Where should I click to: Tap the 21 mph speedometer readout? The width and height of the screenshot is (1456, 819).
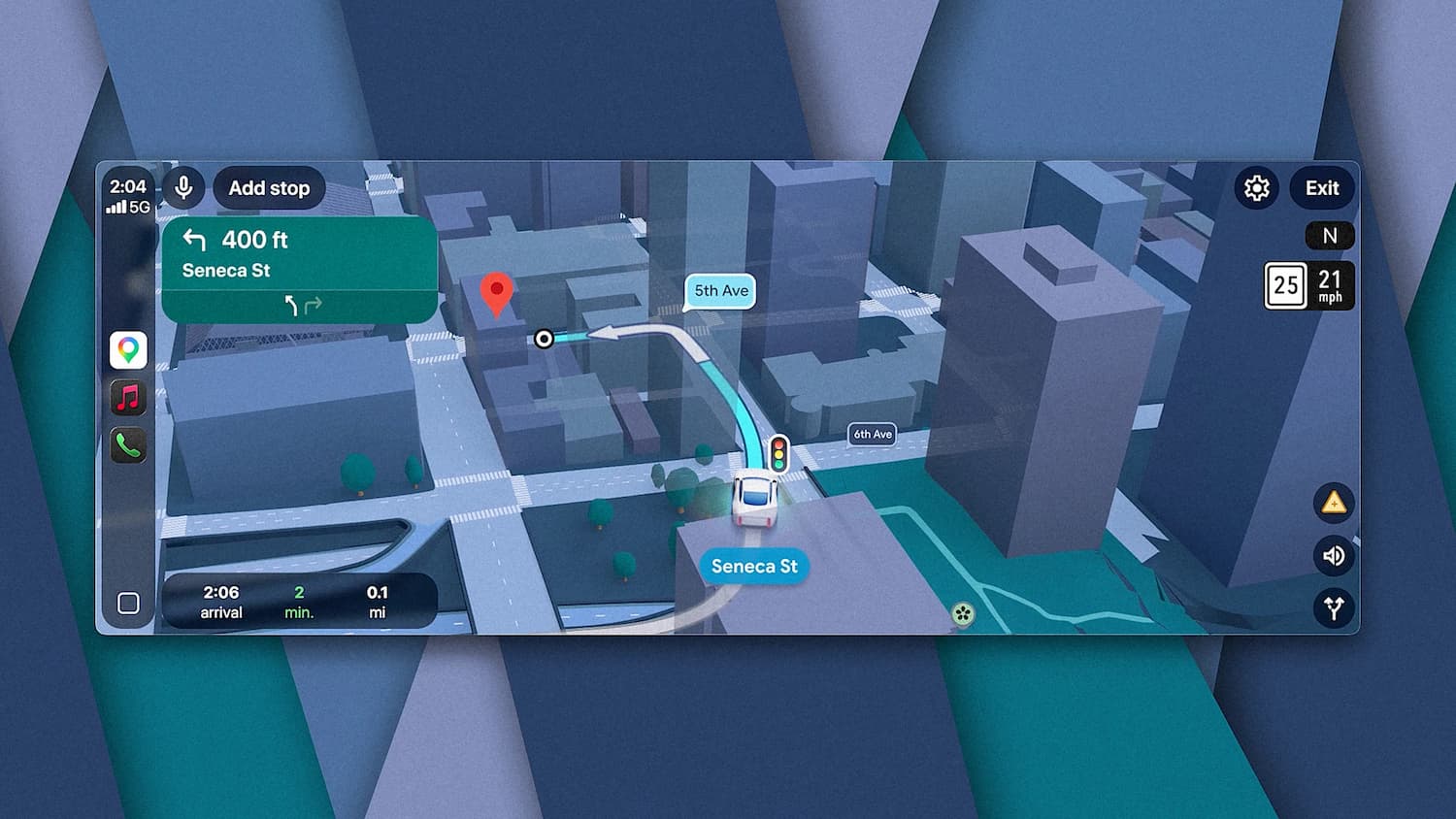[1332, 285]
